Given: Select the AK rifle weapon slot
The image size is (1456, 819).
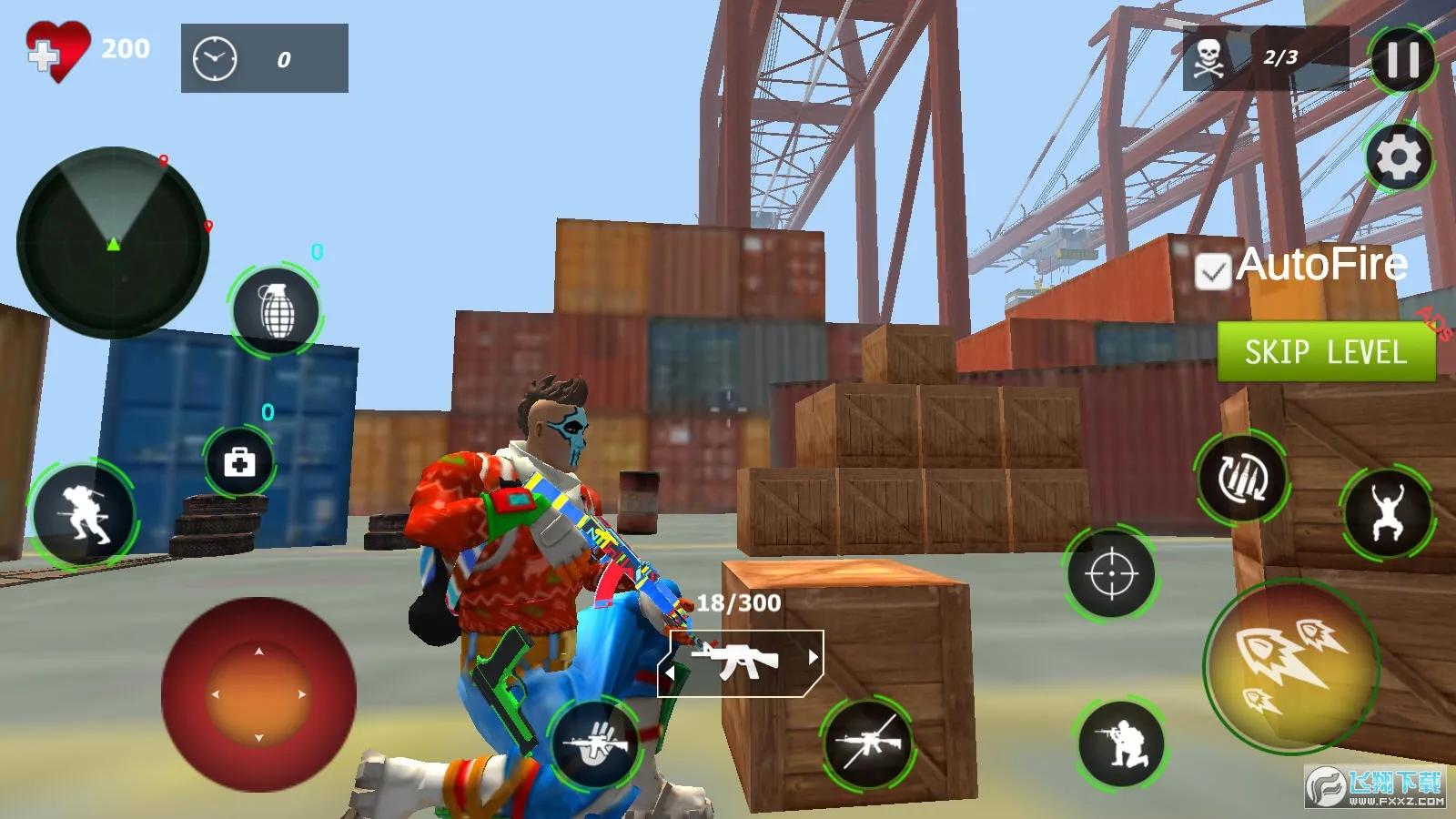Looking at the screenshot, I should [739, 662].
